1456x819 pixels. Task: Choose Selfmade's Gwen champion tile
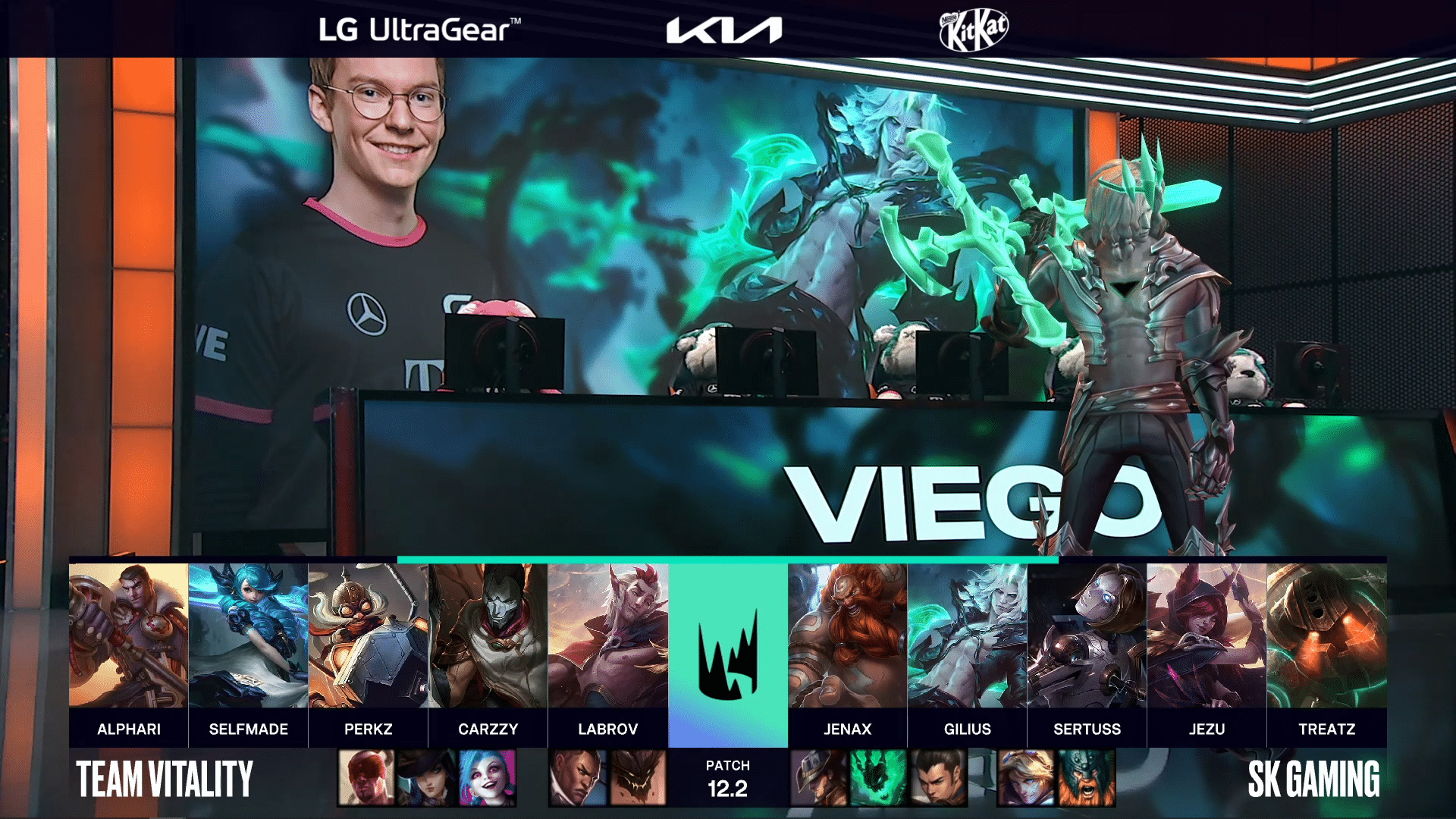click(x=248, y=635)
